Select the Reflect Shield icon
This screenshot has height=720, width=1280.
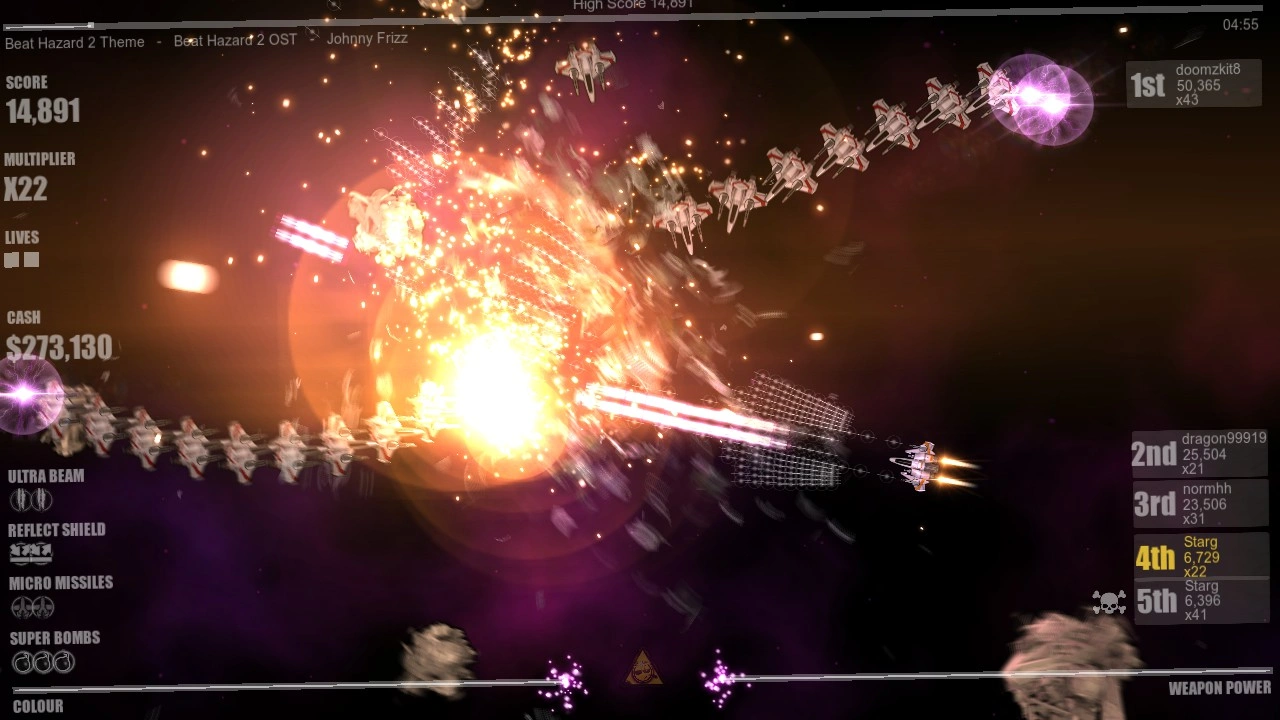31,553
